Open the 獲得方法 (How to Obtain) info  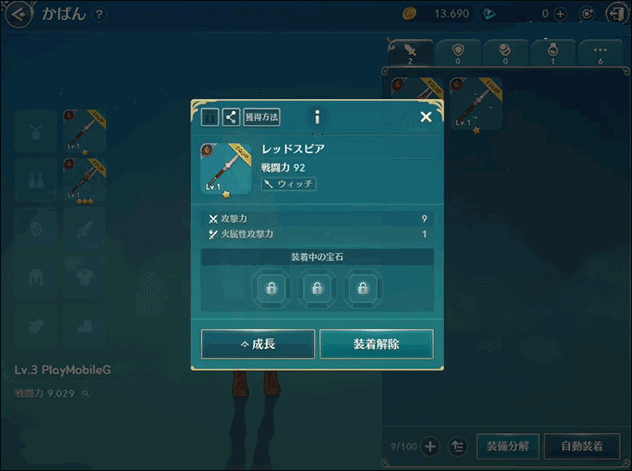pos(262,117)
